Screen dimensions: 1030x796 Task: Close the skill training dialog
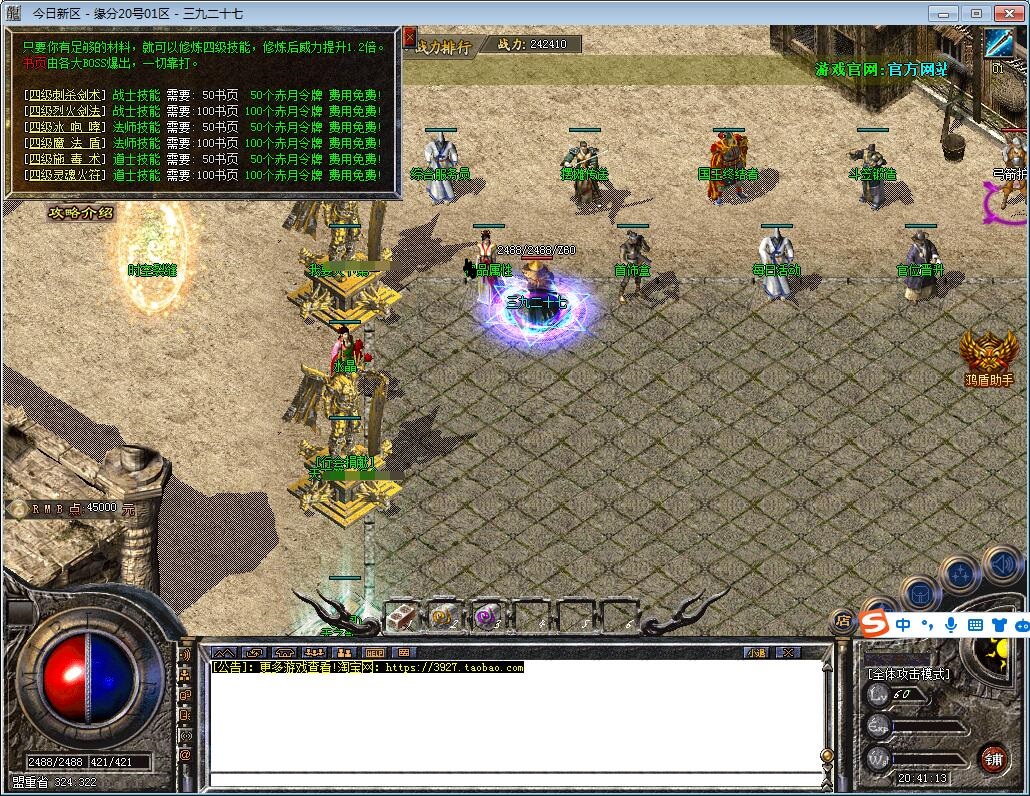click(408, 37)
